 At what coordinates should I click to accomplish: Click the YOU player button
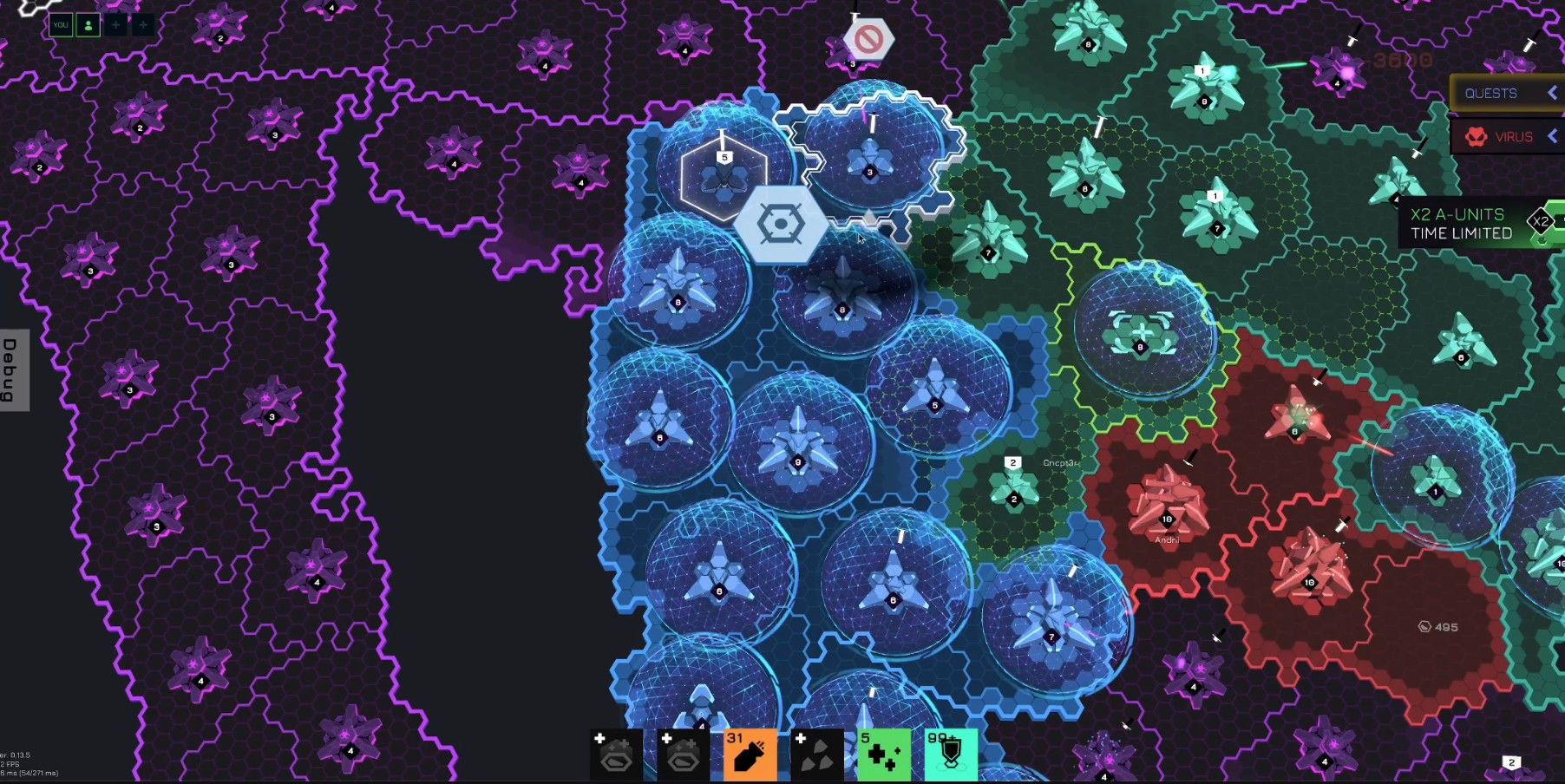coord(61,24)
